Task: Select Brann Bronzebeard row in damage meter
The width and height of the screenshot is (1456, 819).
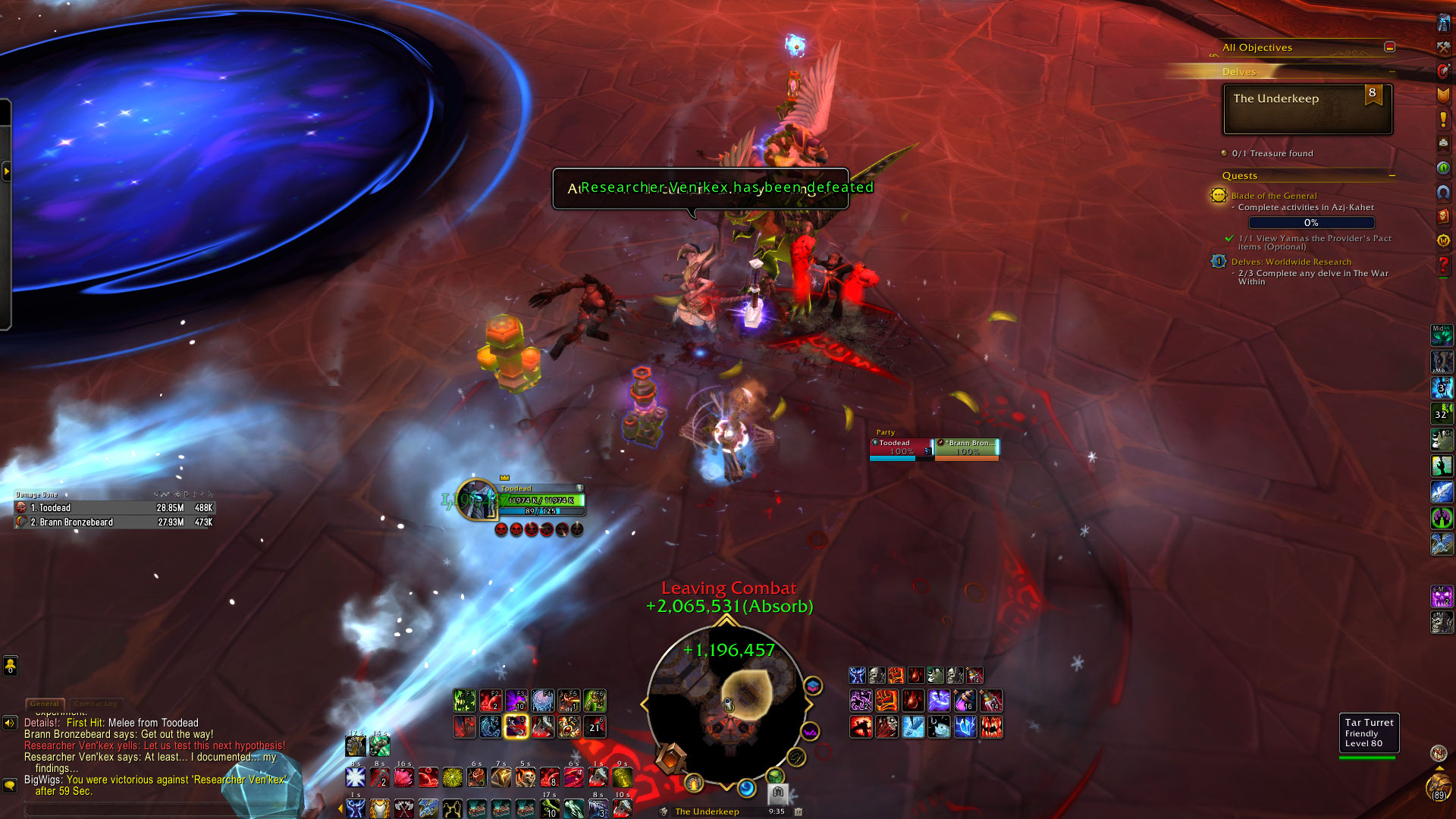Action: (114, 522)
